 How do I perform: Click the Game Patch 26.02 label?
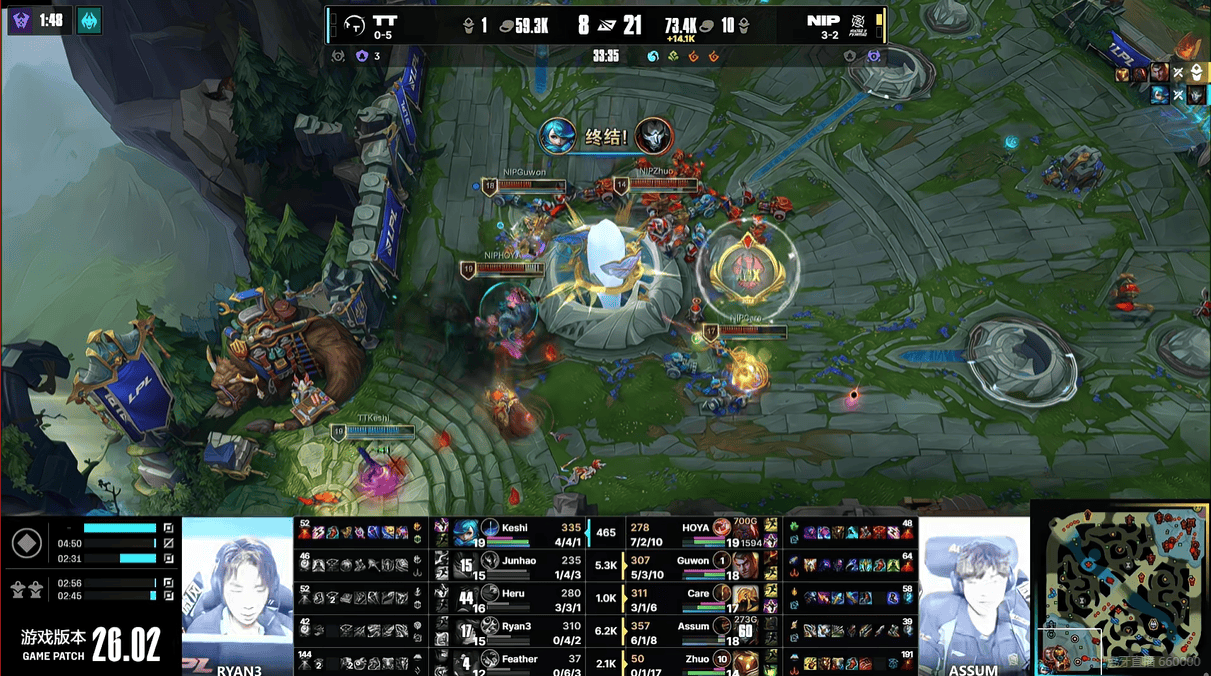(x=91, y=646)
